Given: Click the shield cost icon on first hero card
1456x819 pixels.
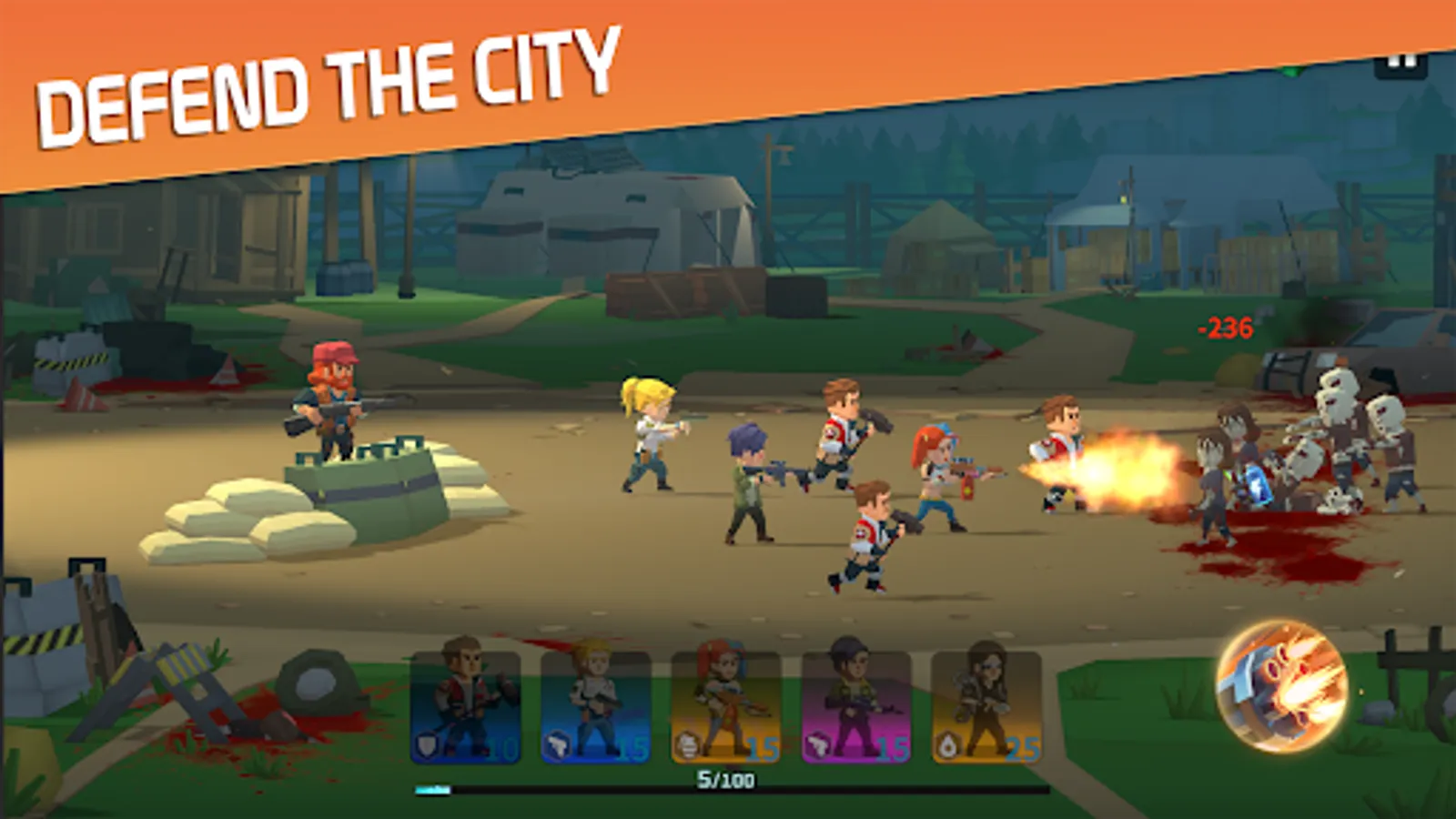Looking at the screenshot, I should coord(428,743).
